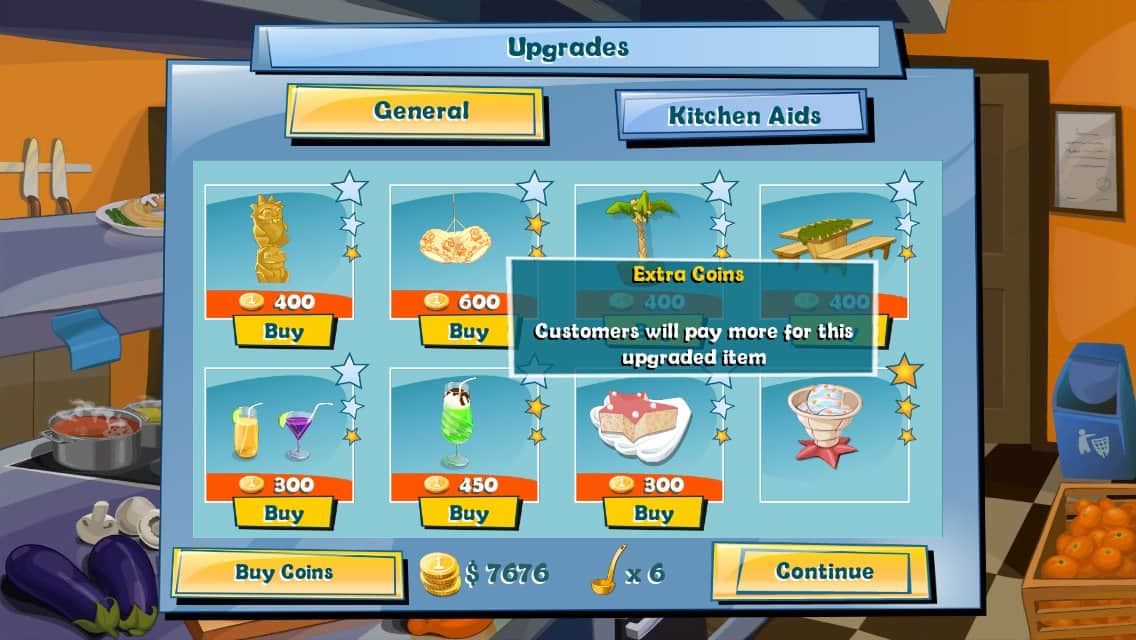1136x640 pixels.
Task: Continue to the next level
Action: [823, 572]
